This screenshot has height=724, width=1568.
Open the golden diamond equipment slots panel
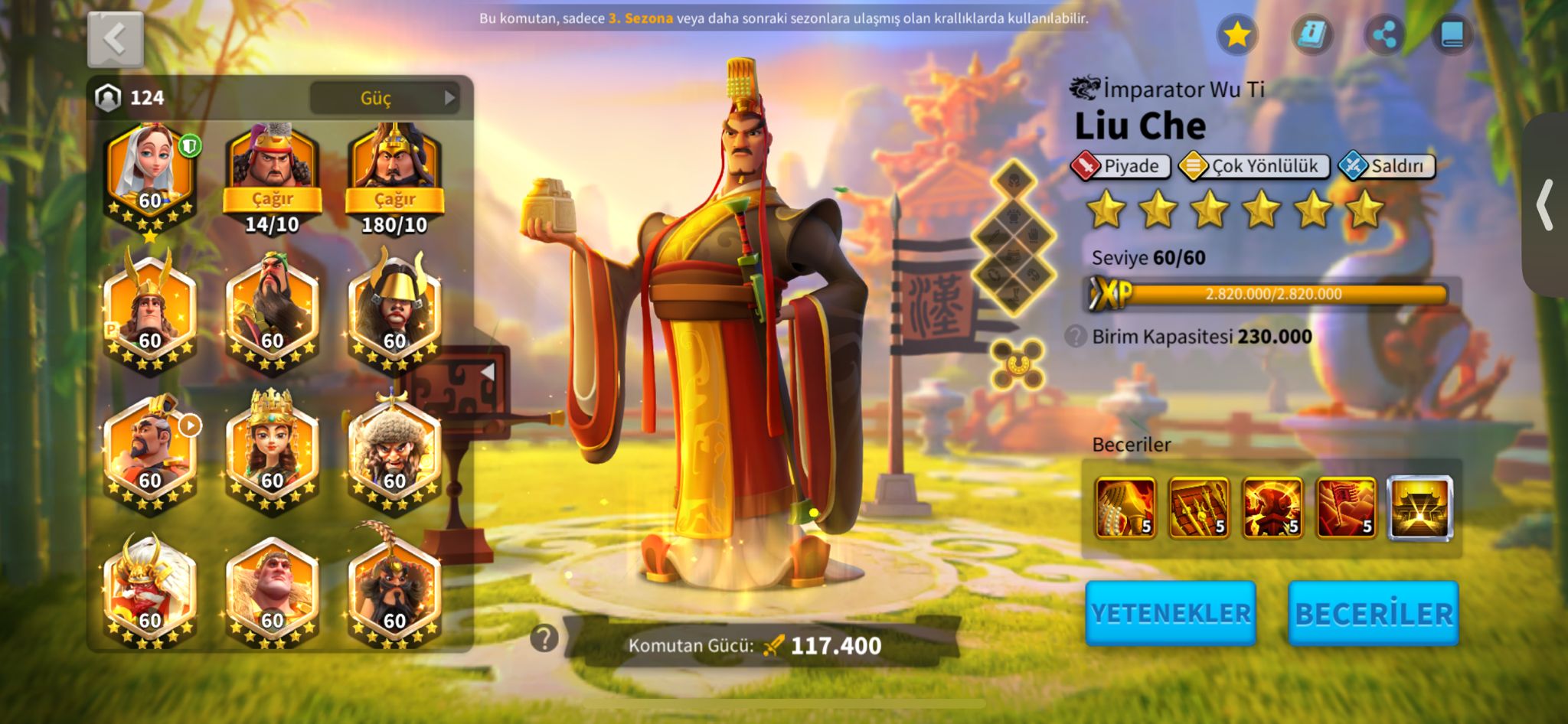[x=1014, y=239]
